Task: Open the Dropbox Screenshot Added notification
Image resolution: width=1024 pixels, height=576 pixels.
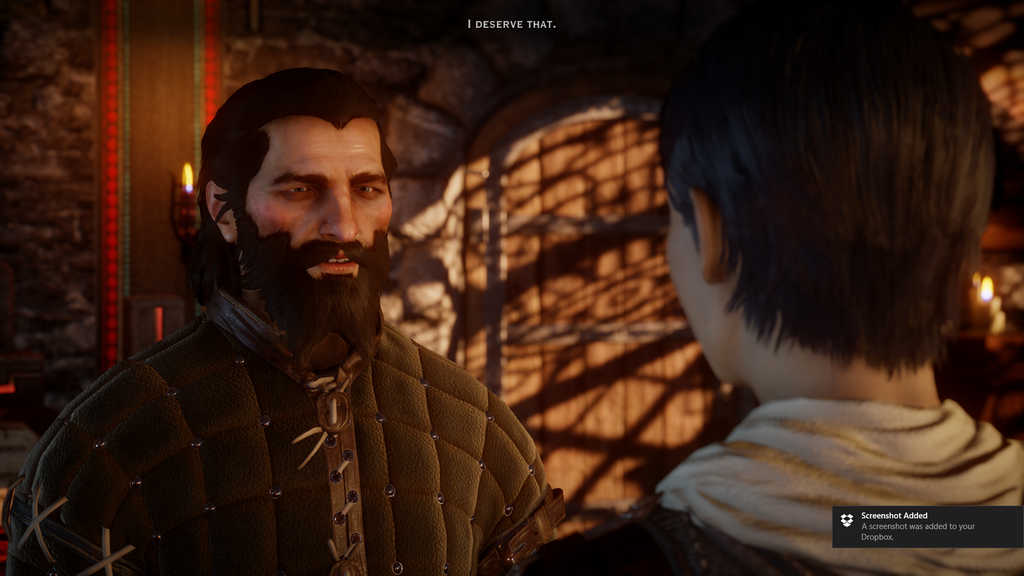Action: click(926, 526)
